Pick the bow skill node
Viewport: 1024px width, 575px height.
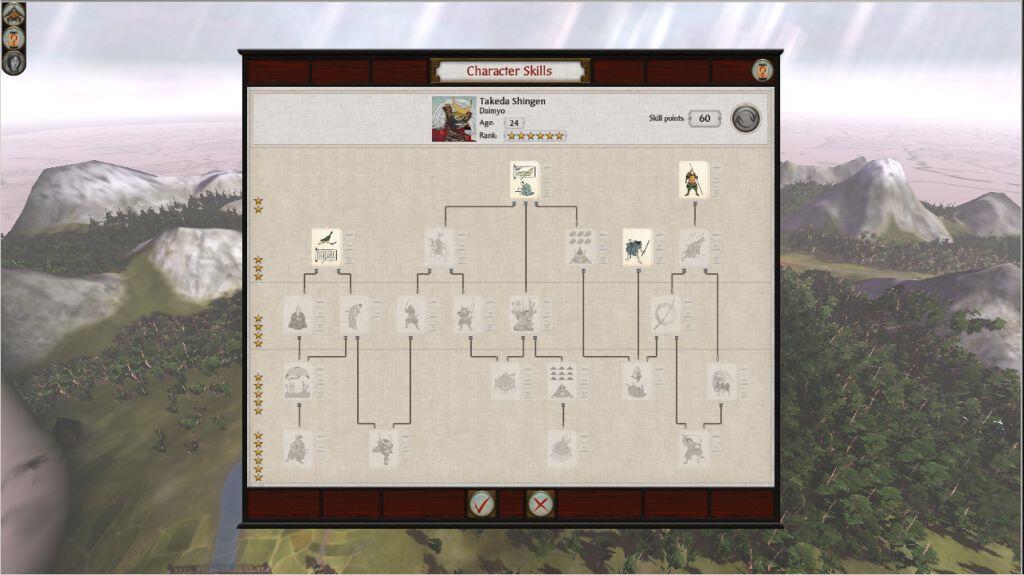(x=665, y=314)
